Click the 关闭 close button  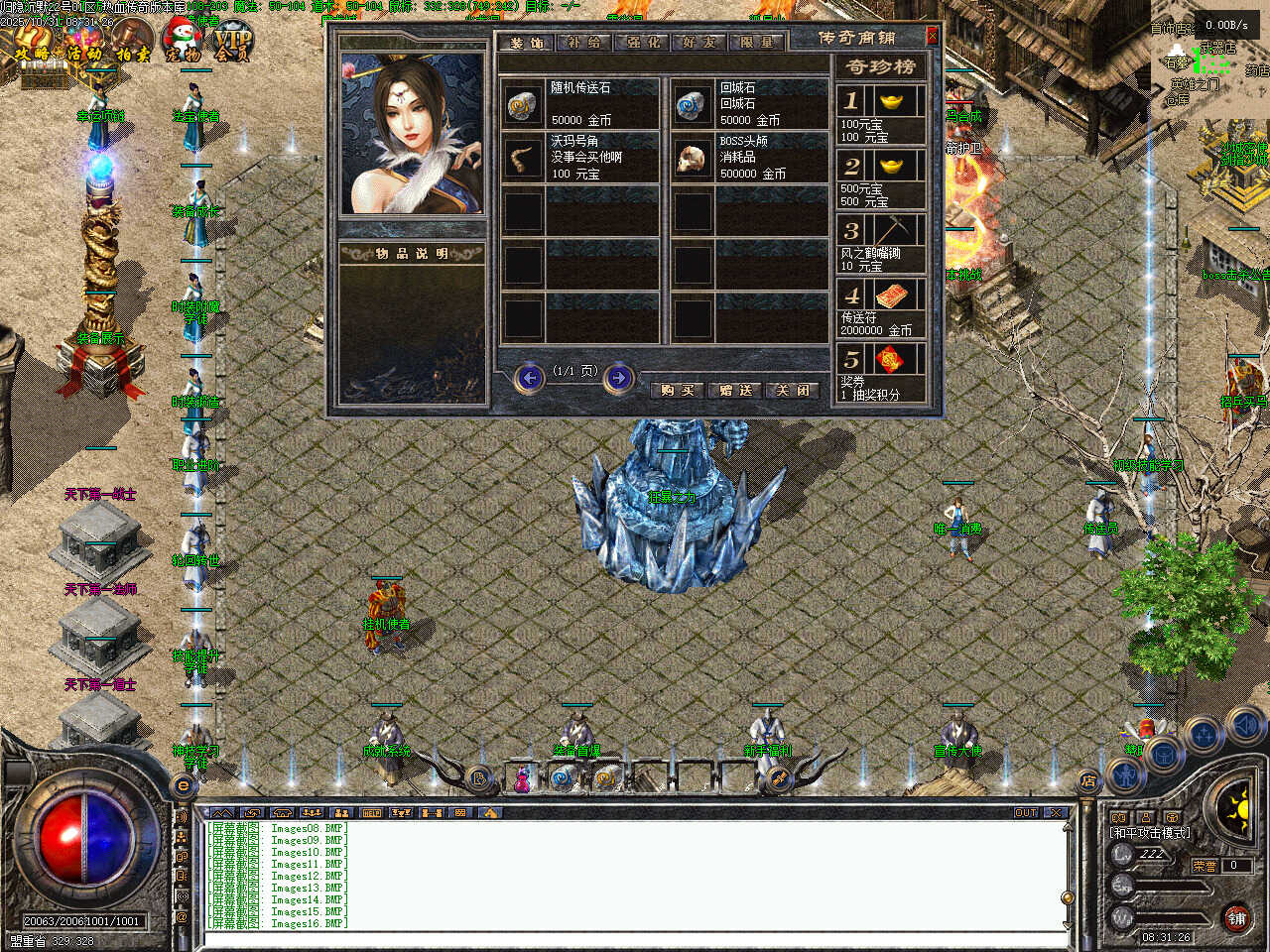(794, 390)
